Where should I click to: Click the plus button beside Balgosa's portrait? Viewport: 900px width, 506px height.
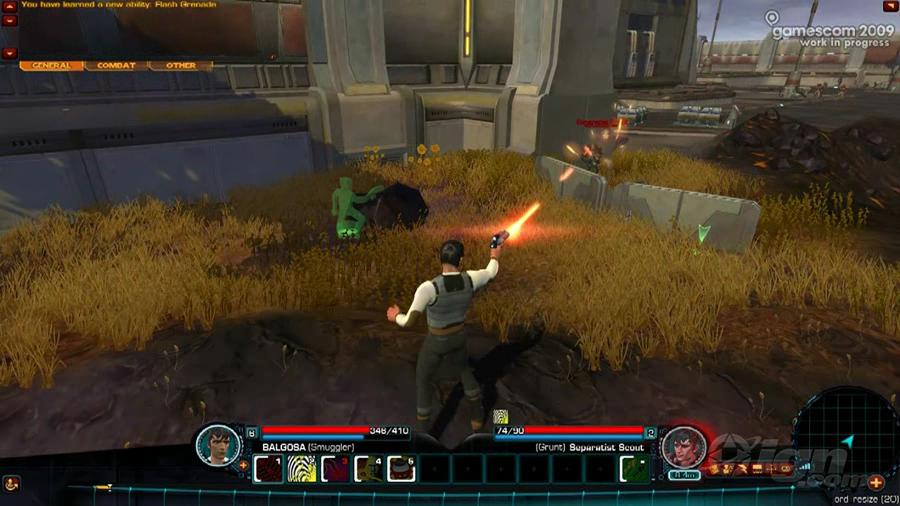pos(244,465)
